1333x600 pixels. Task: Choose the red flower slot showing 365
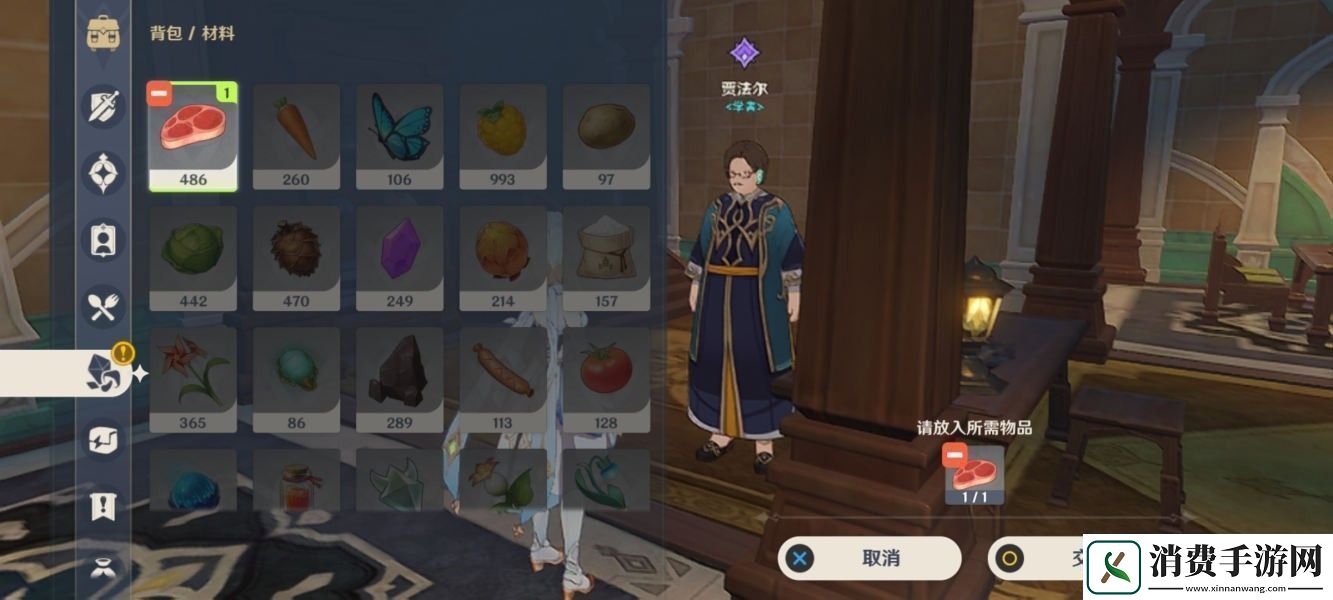pos(193,380)
